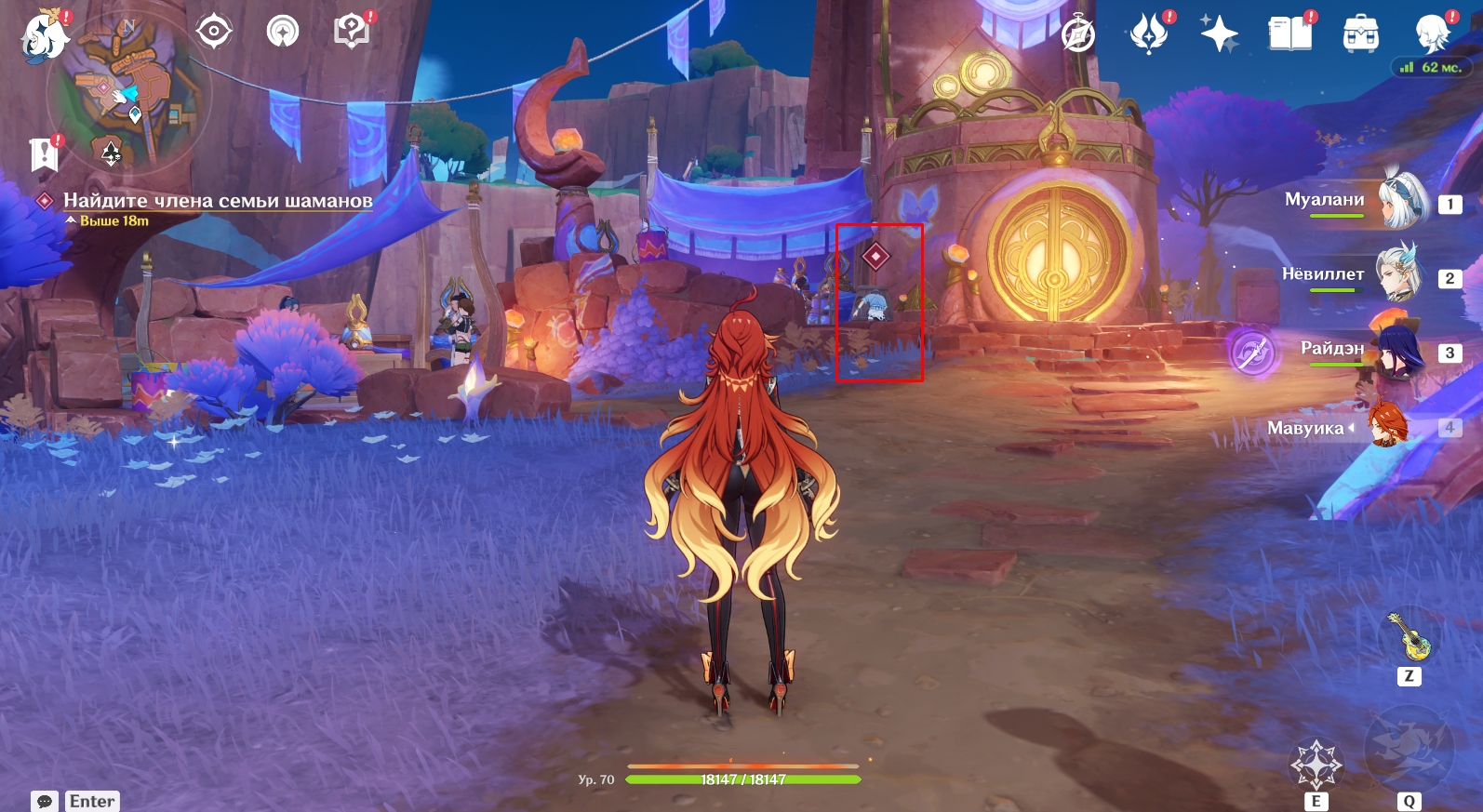Open the target crosshair icon near minimap
Image resolution: width=1483 pixels, height=812 pixels.
click(x=214, y=32)
